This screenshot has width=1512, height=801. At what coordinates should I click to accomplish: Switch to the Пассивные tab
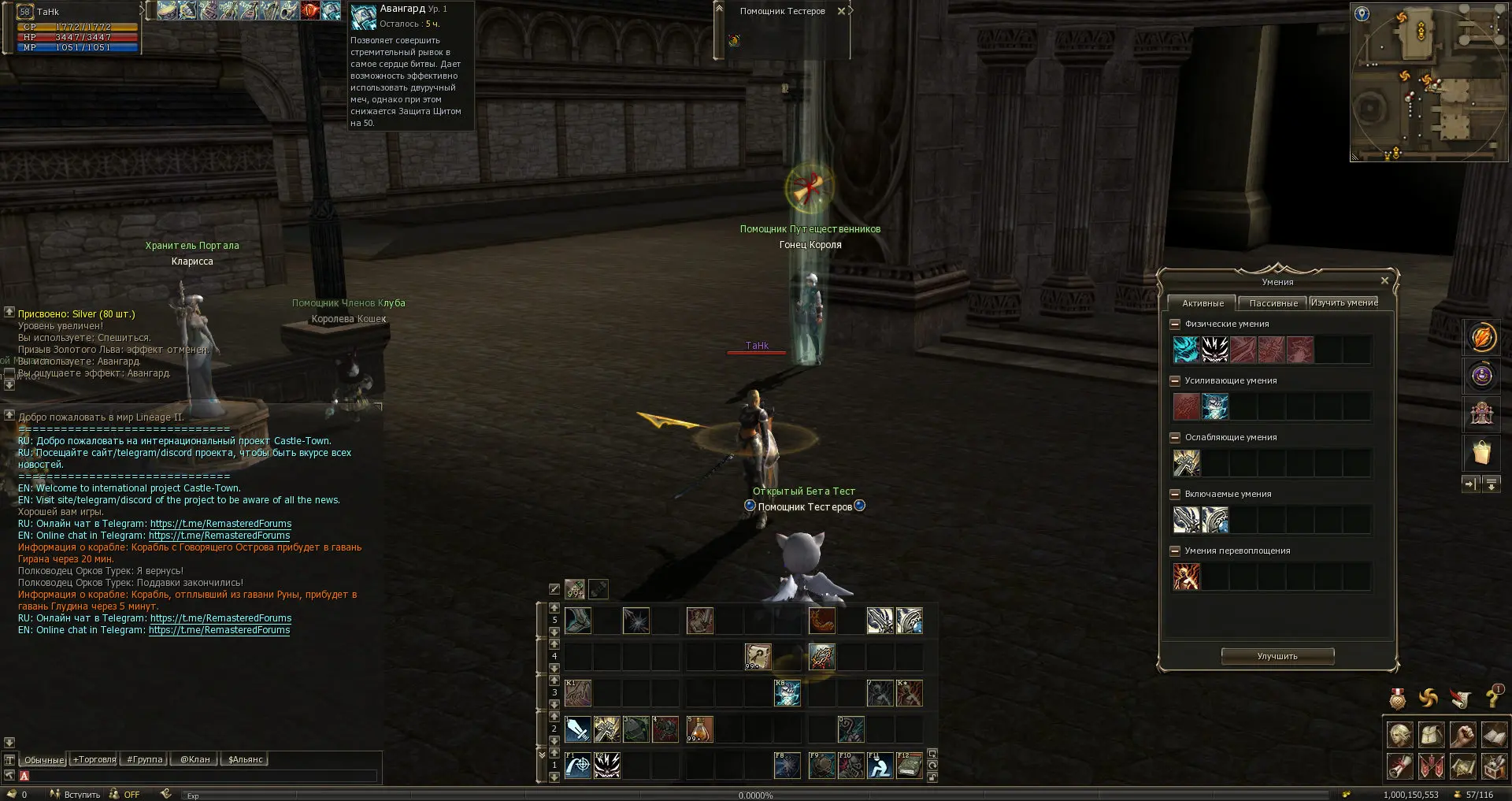pyautogui.click(x=1273, y=303)
